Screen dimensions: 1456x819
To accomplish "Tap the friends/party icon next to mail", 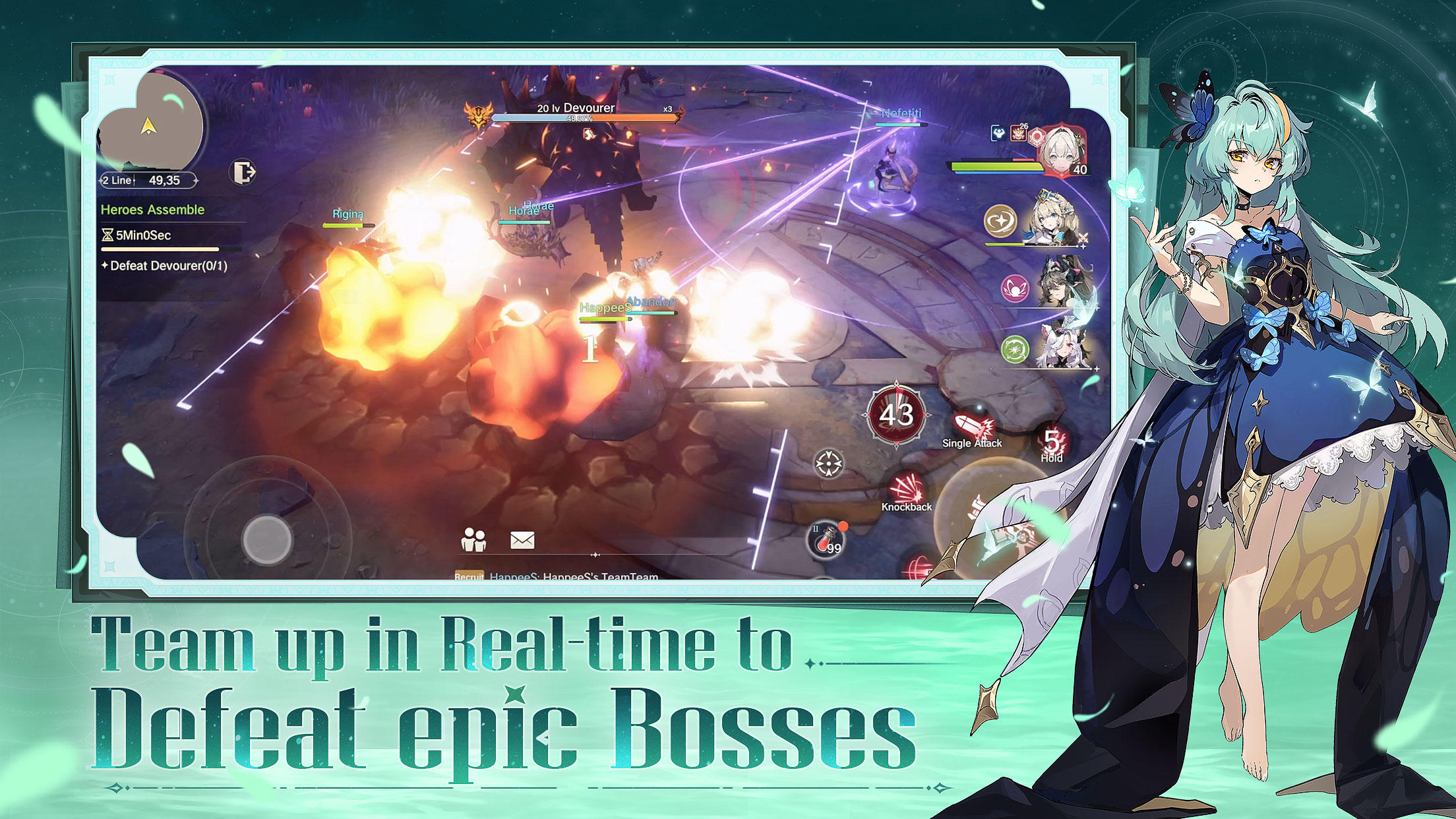I will tap(473, 539).
